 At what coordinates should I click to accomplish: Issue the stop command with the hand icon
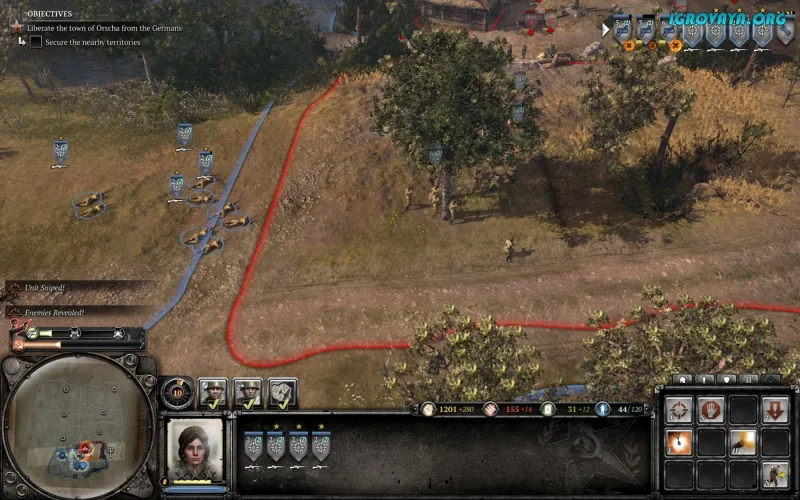tap(711, 410)
